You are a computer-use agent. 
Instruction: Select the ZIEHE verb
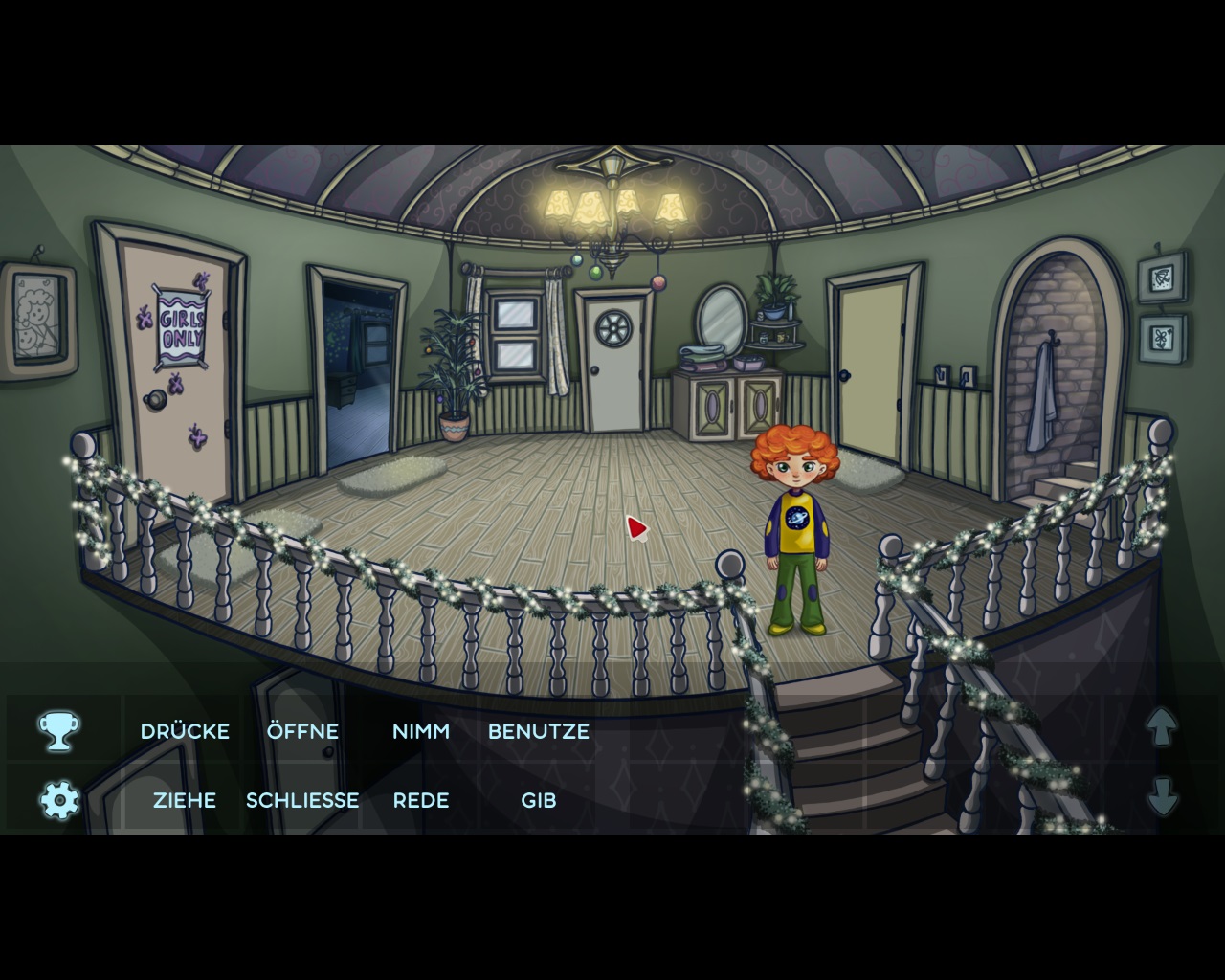pos(185,800)
